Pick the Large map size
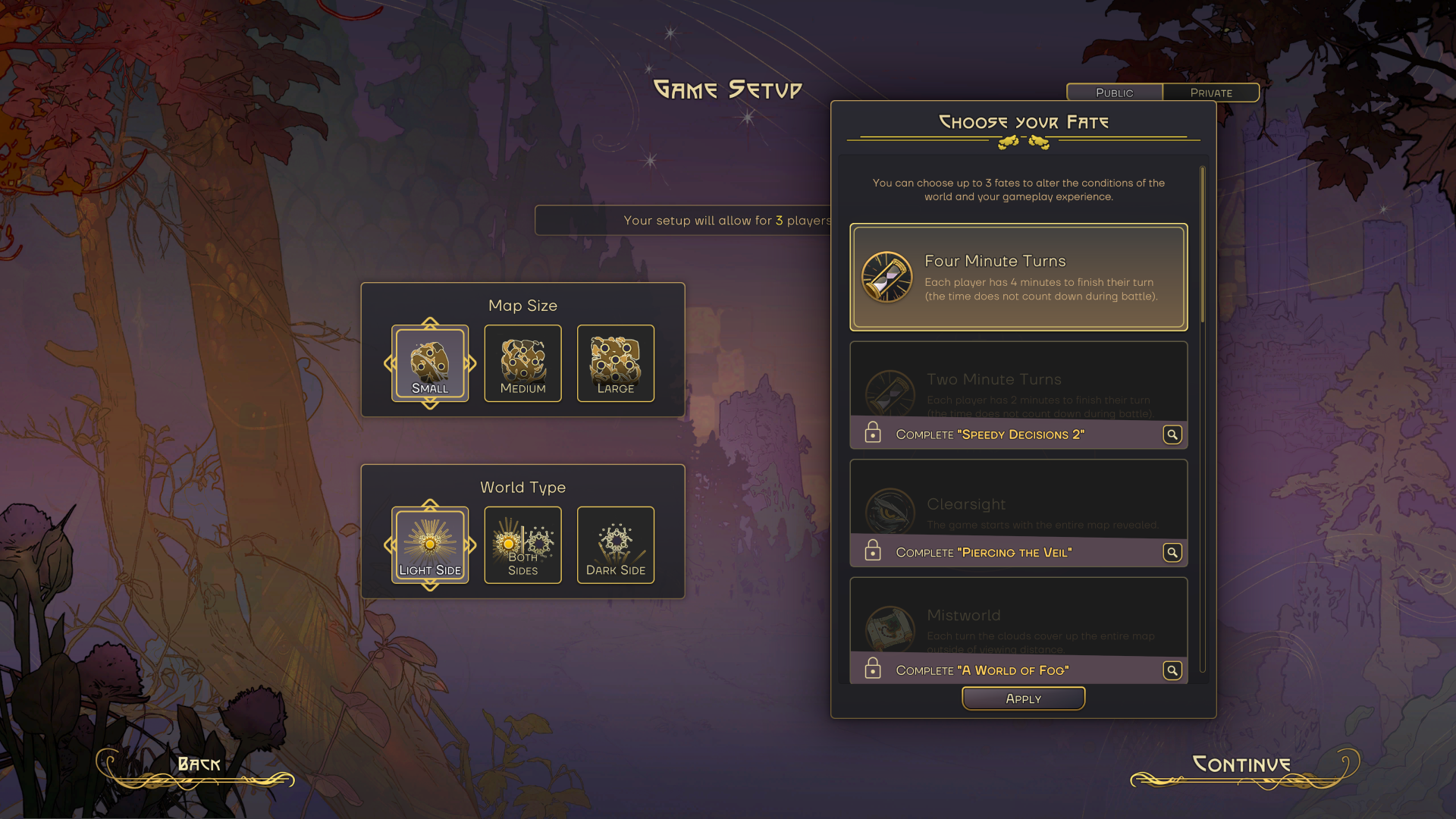This screenshot has height=819, width=1456. pos(615,364)
